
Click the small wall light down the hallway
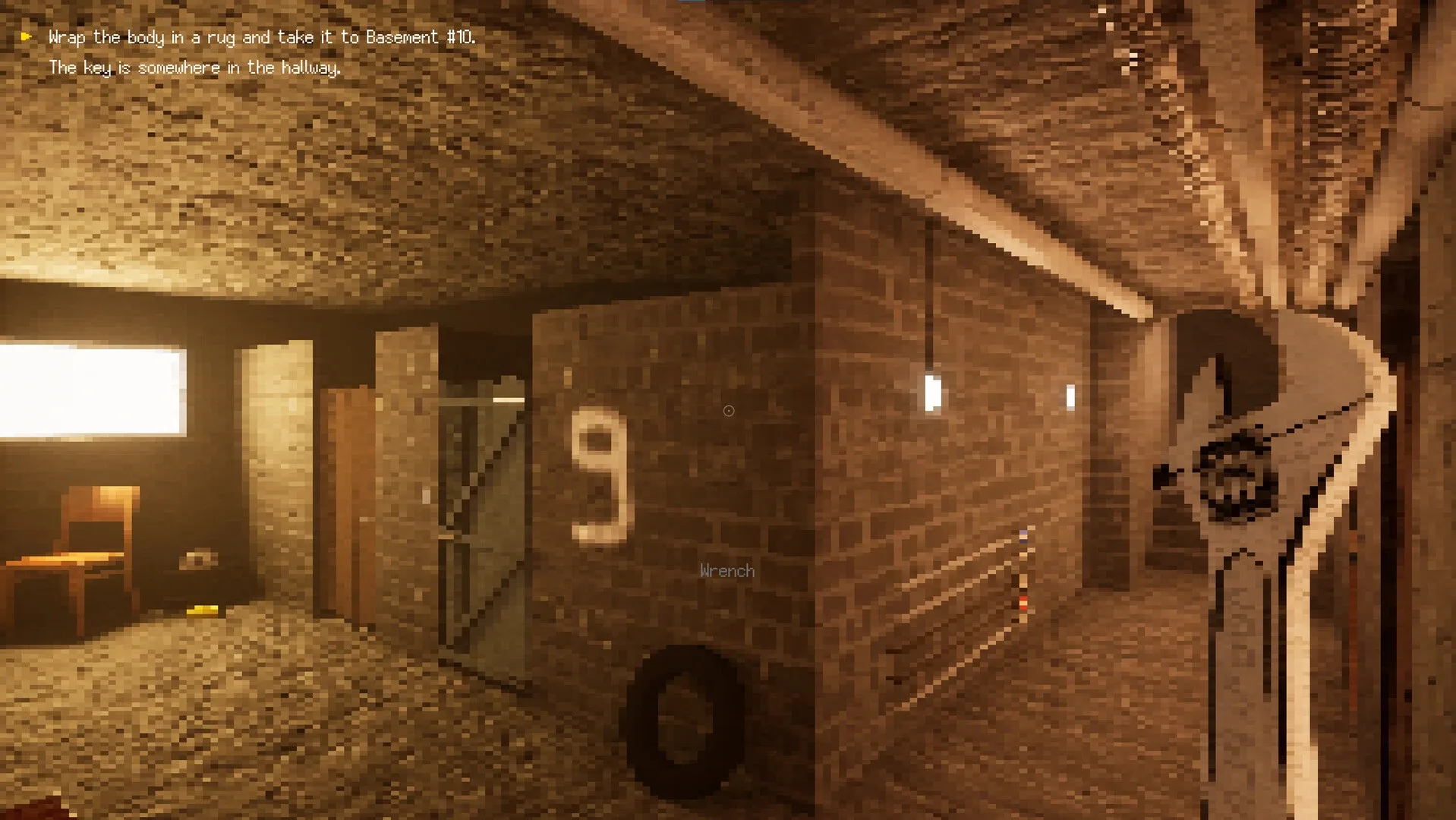coord(1072,395)
